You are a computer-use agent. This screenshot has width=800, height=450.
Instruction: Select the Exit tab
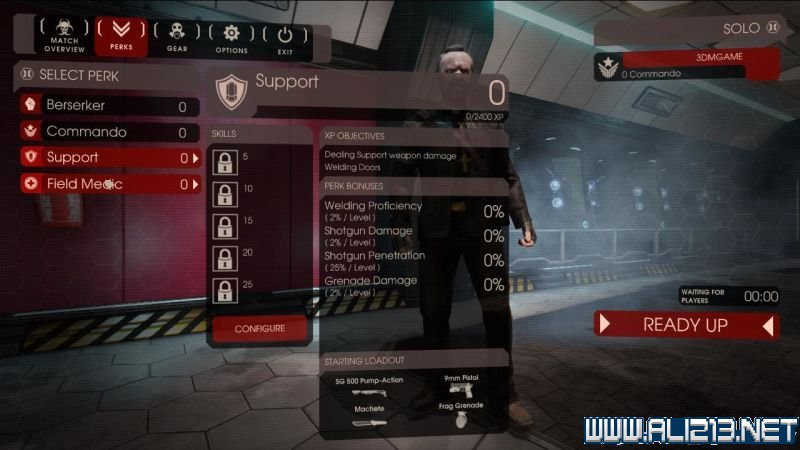coord(287,38)
